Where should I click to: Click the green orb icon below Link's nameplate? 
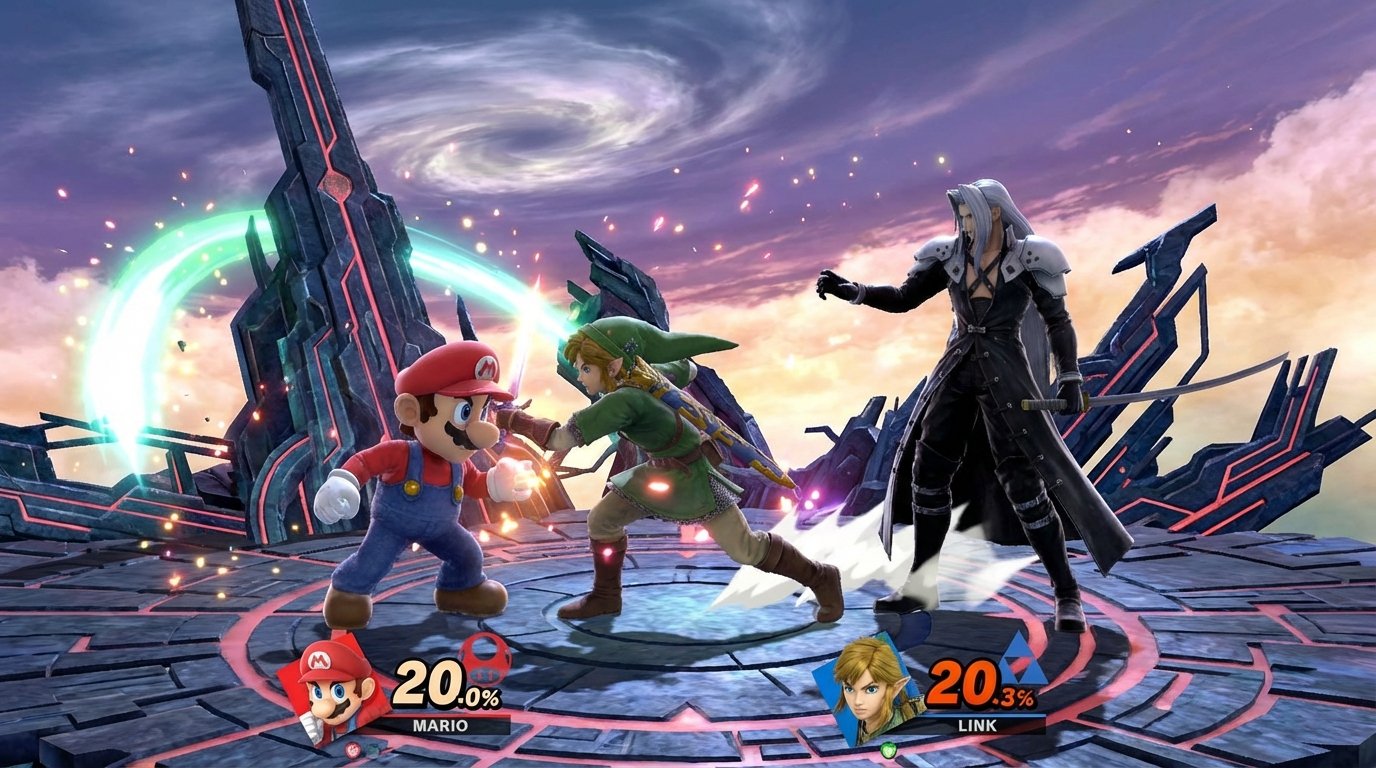click(889, 750)
